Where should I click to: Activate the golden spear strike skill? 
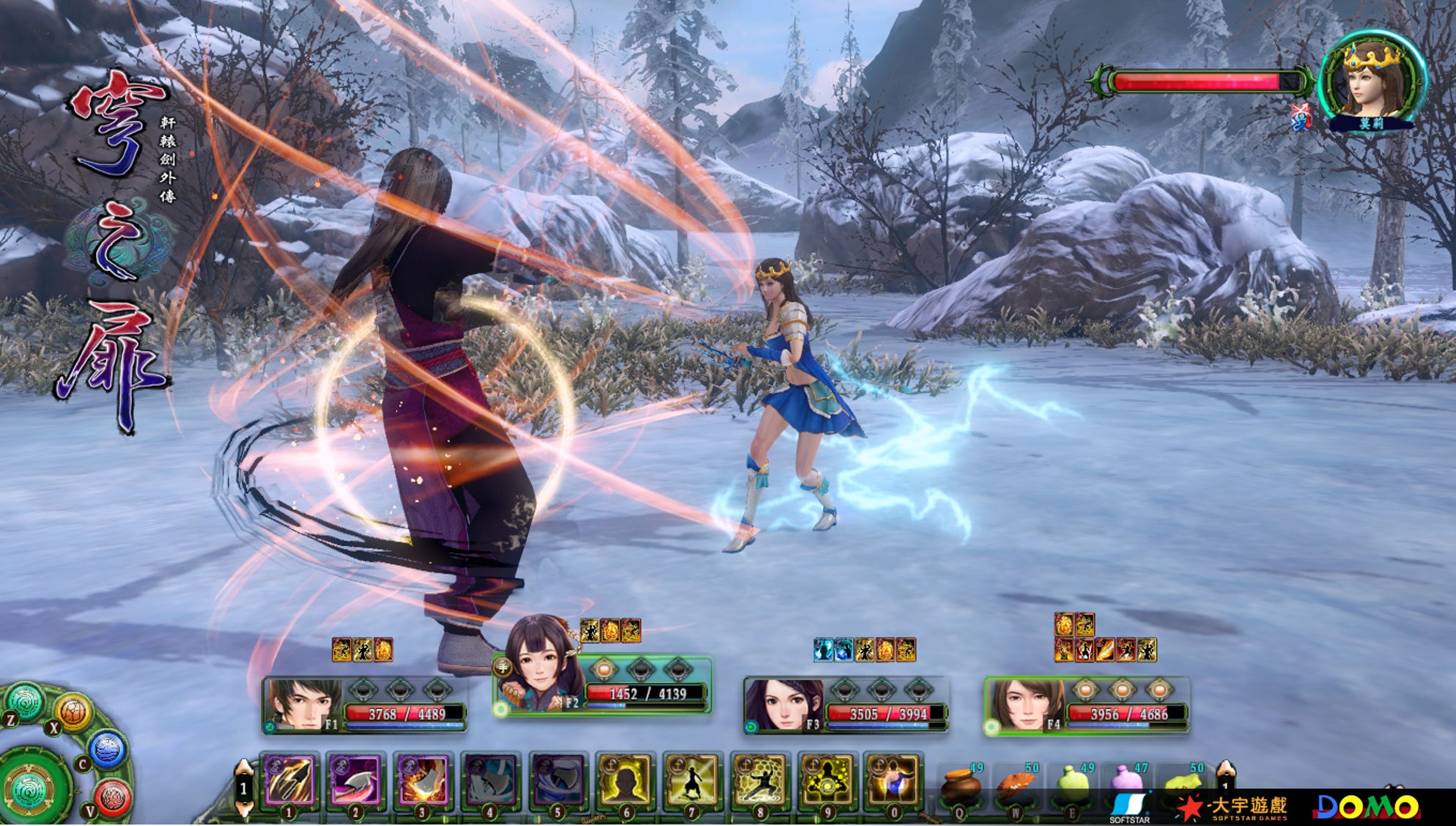289,780
